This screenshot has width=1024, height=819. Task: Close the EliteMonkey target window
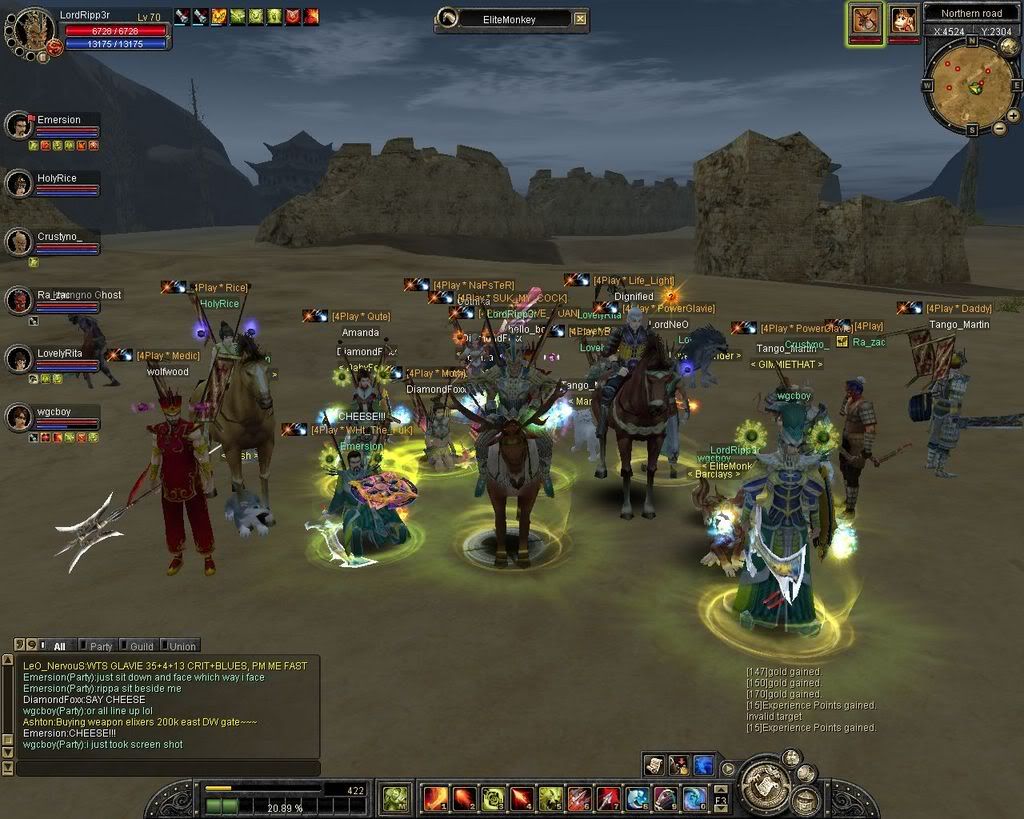pyautogui.click(x=580, y=19)
